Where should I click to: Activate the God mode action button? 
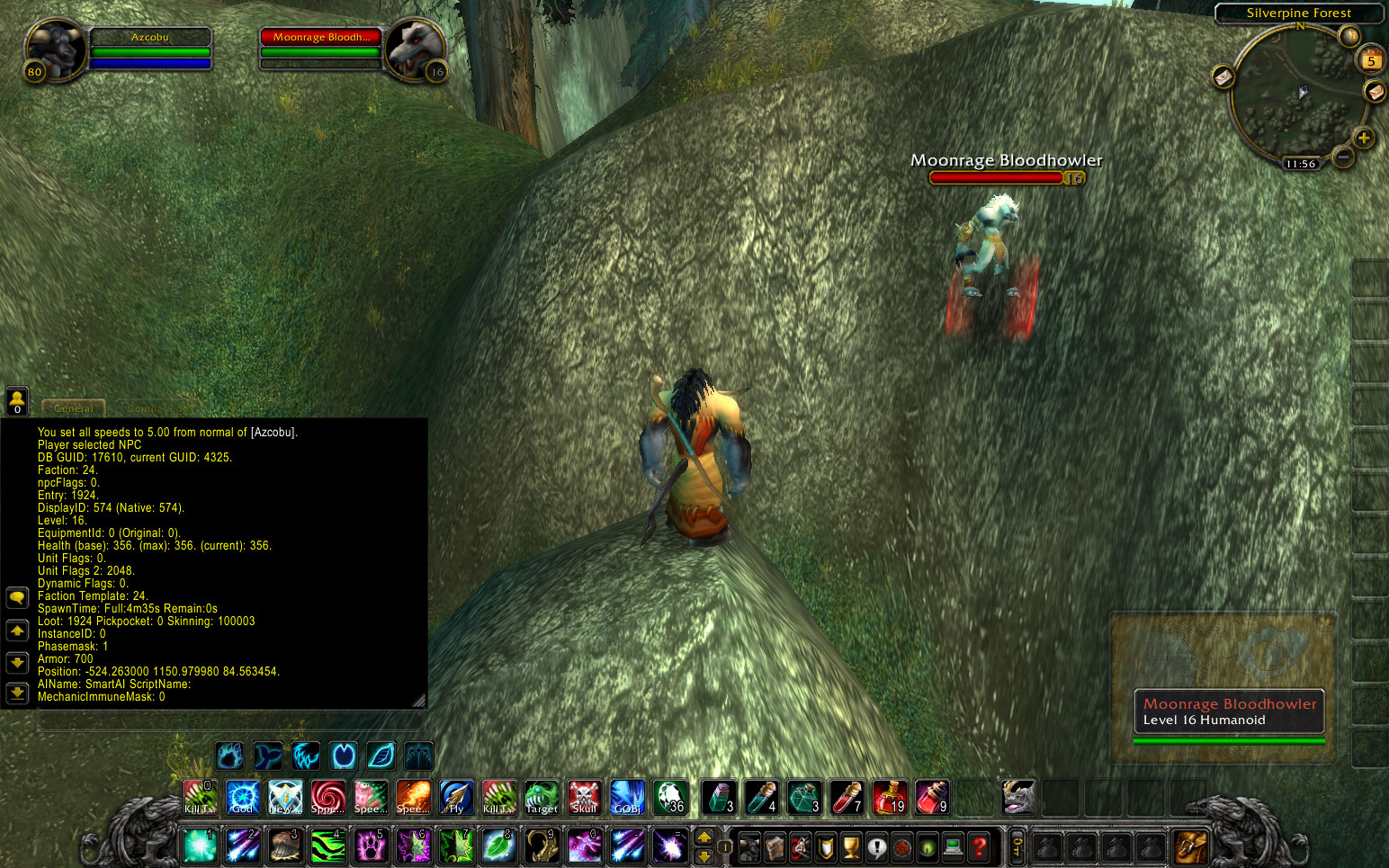pos(242,797)
